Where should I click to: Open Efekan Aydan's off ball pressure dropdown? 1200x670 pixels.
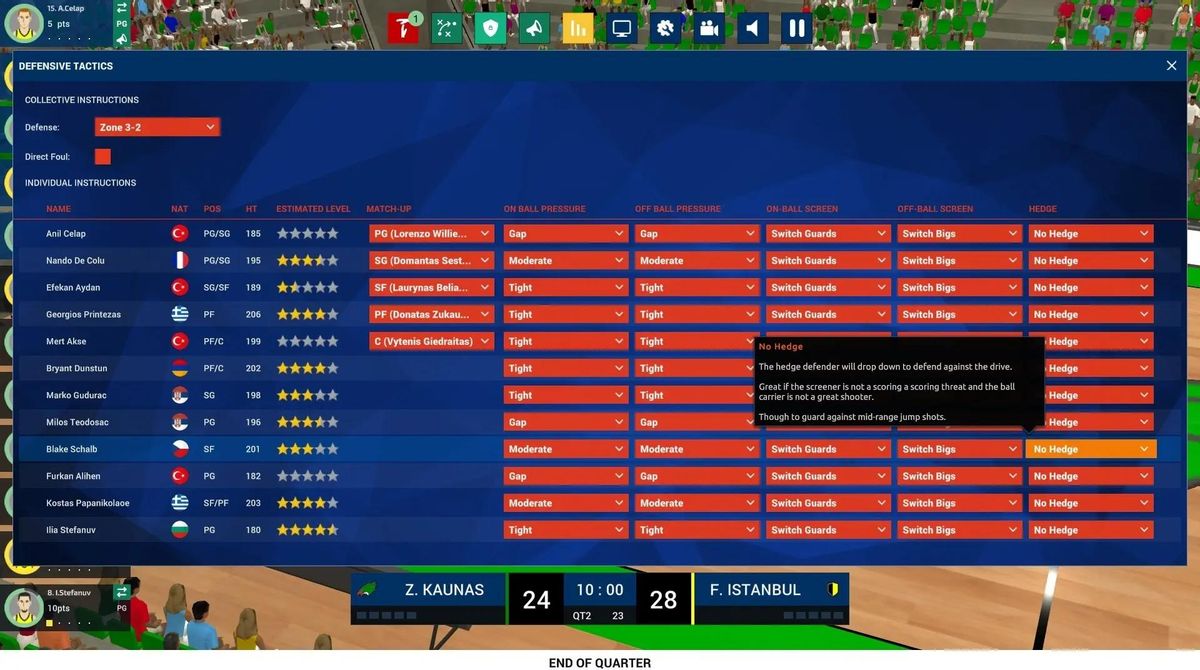point(697,288)
